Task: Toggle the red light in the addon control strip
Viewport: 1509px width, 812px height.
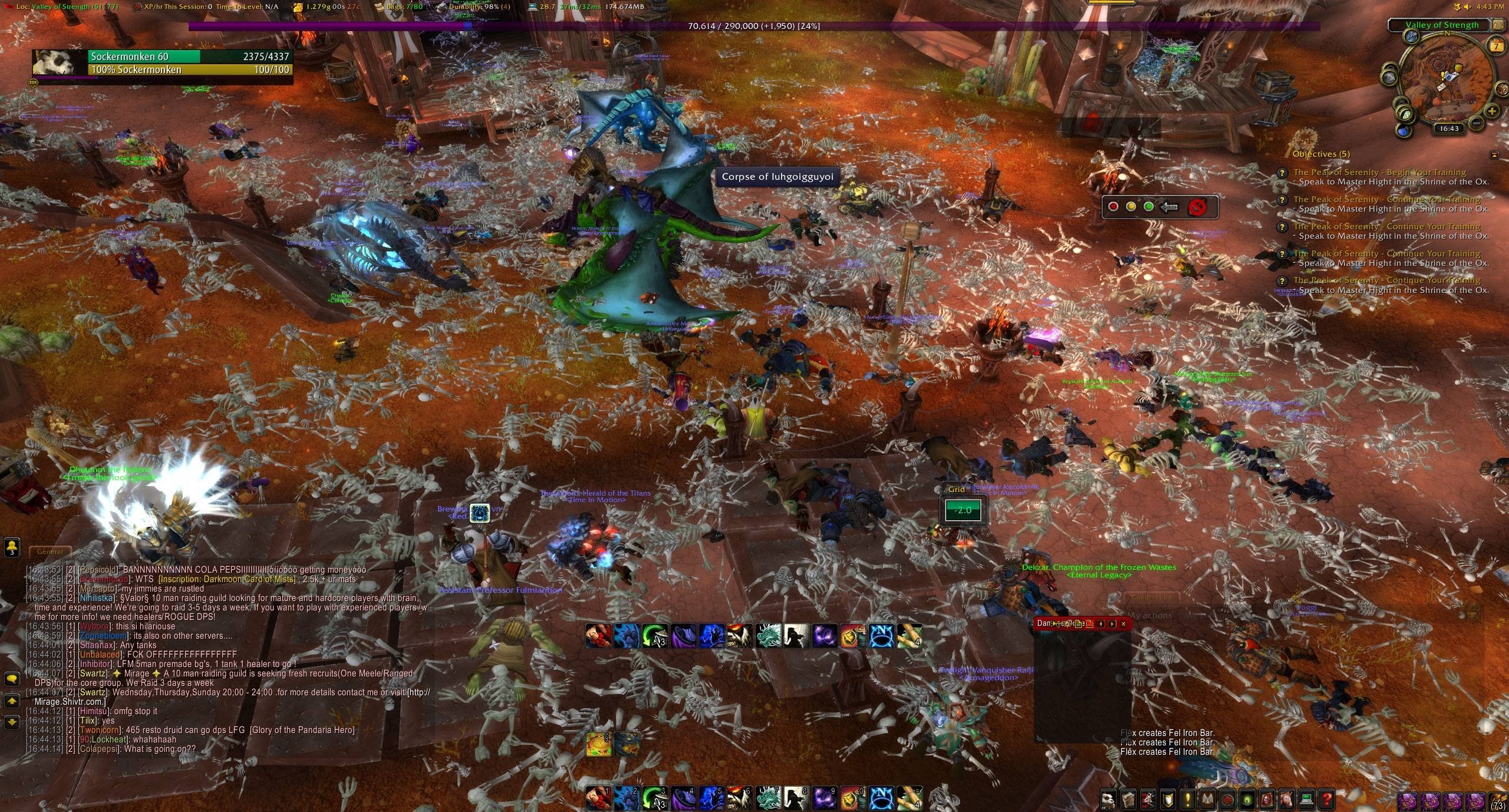Action: coord(1113,207)
